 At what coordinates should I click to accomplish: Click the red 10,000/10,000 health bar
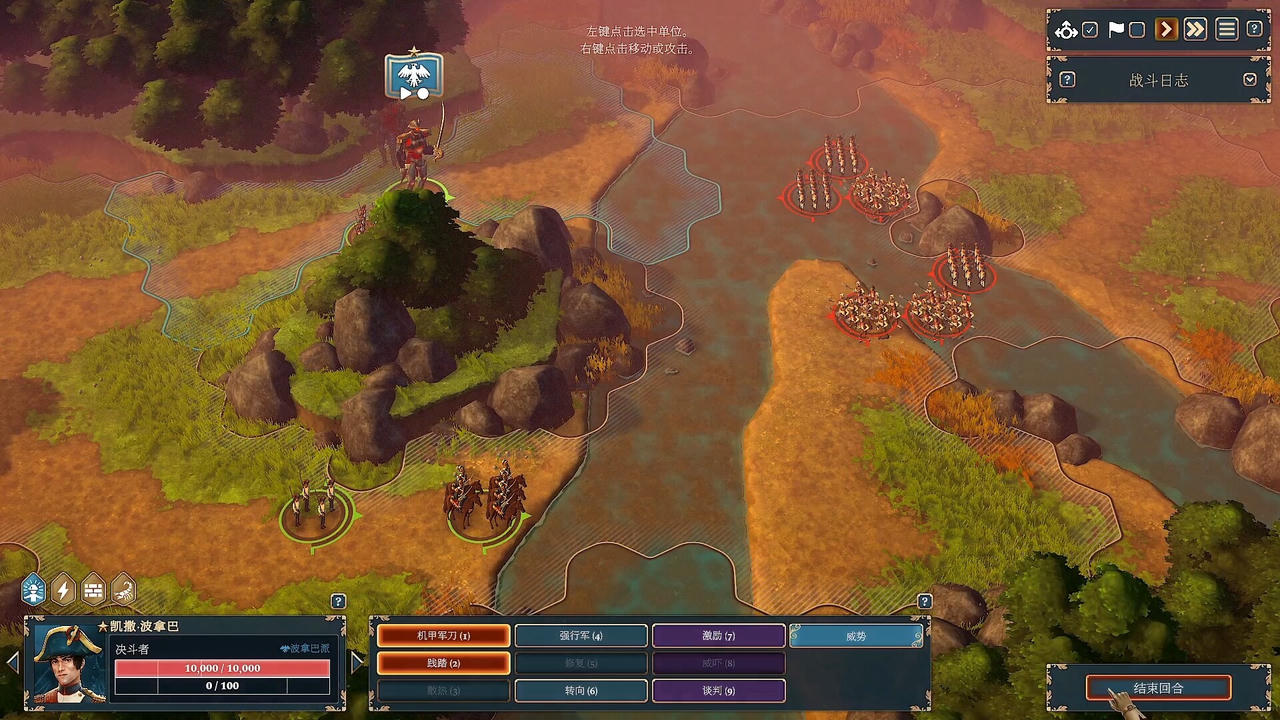click(220, 668)
